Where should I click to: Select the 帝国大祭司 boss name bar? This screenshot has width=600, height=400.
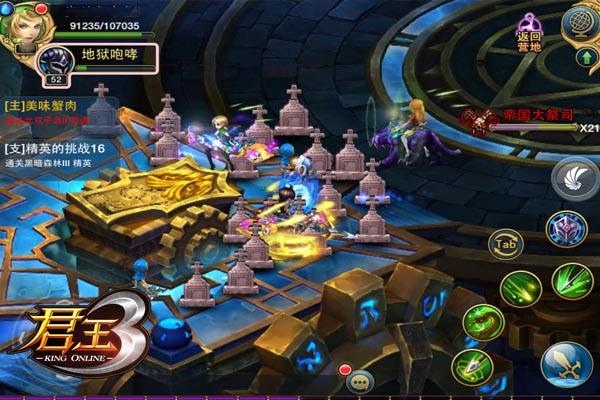[x=528, y=117]
